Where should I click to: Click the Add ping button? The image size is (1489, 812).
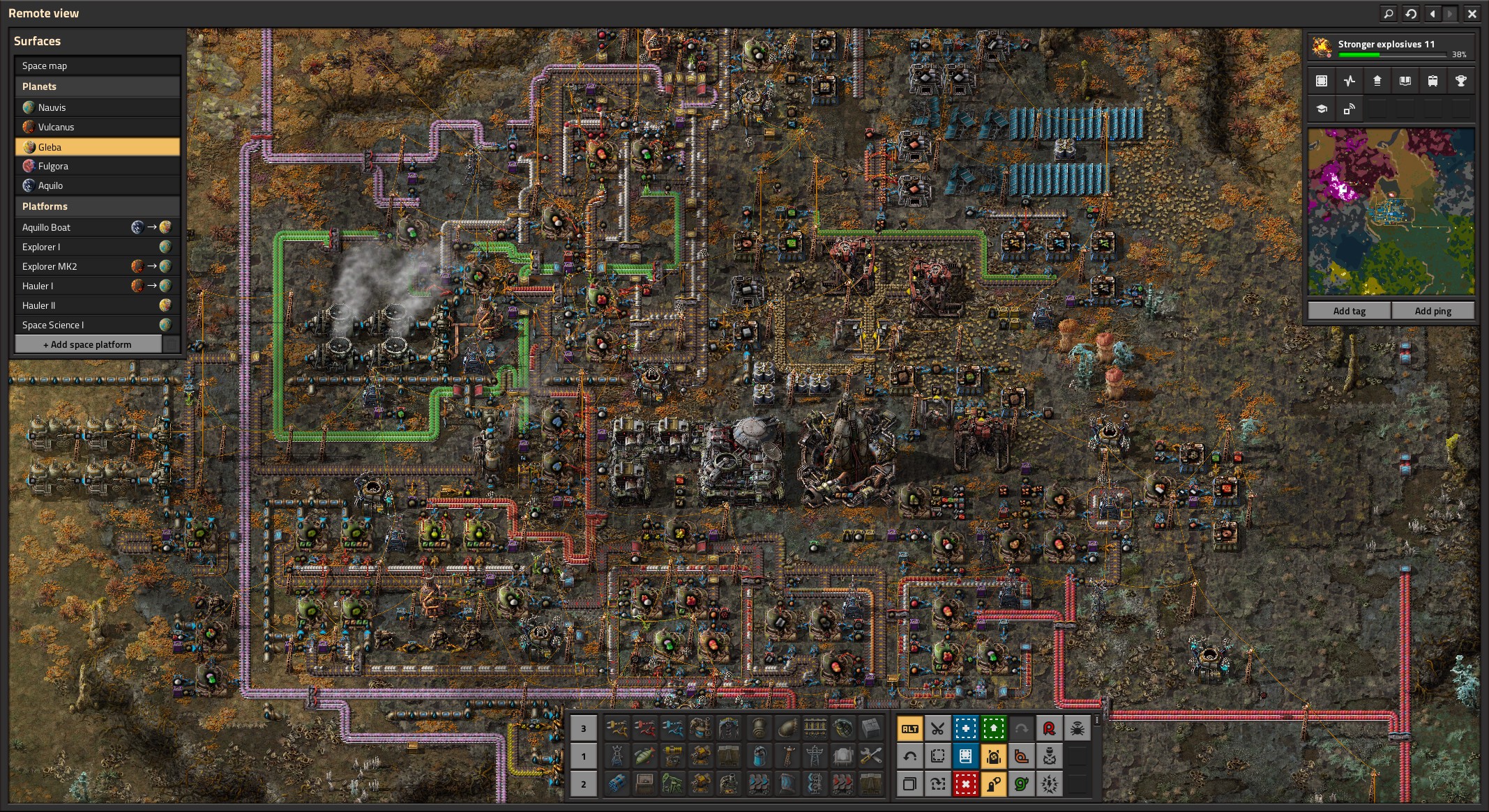[x=1433, y=311]
